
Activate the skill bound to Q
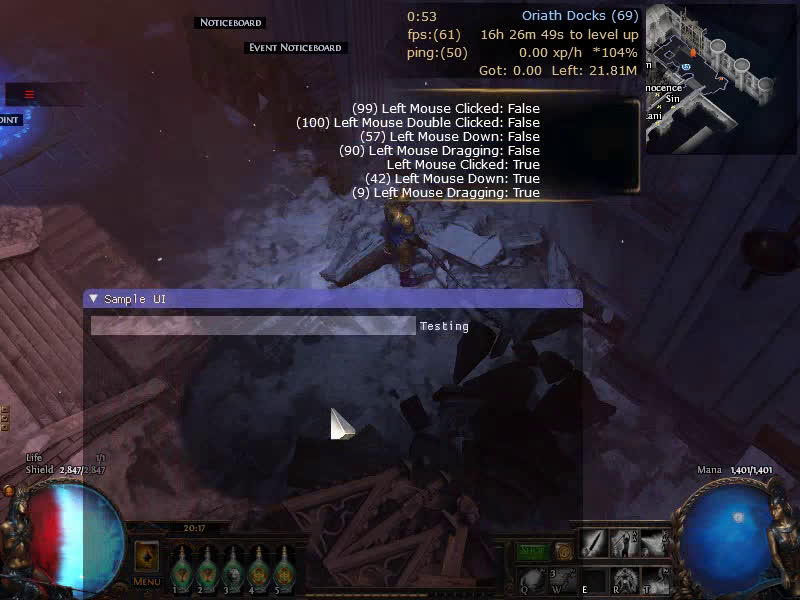tap(533, 579)
